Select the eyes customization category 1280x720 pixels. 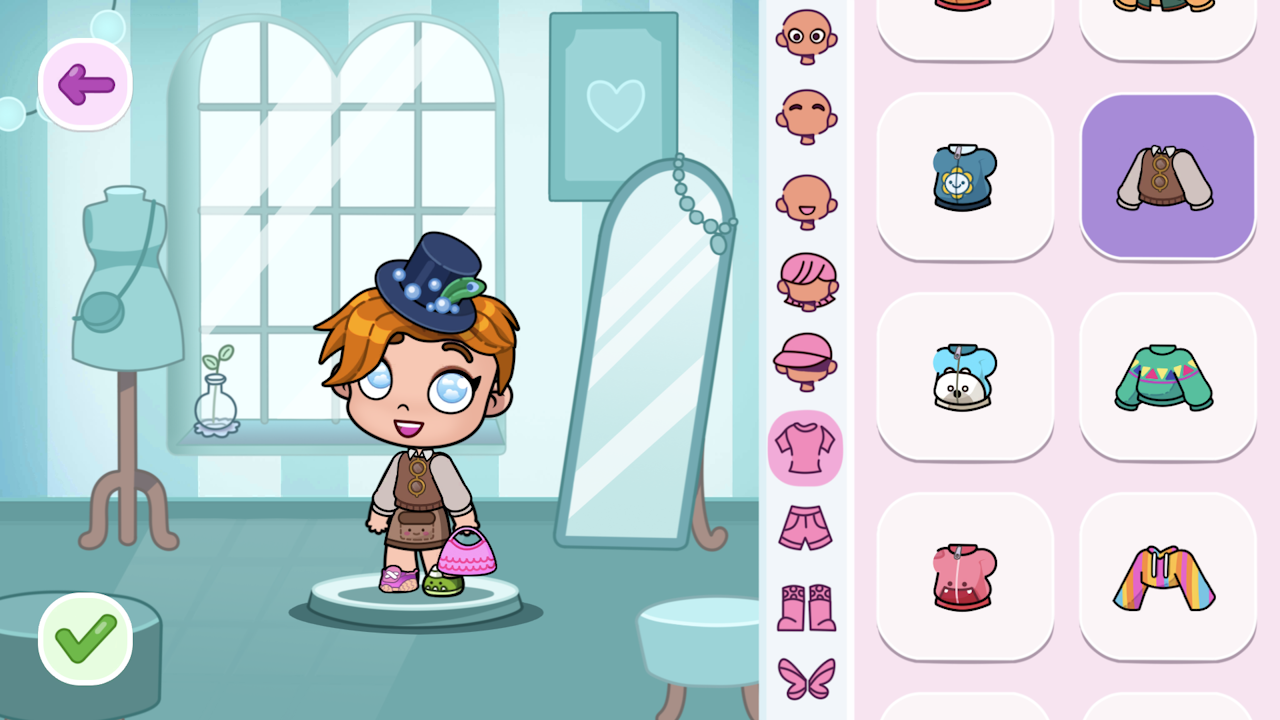(805, 37)
